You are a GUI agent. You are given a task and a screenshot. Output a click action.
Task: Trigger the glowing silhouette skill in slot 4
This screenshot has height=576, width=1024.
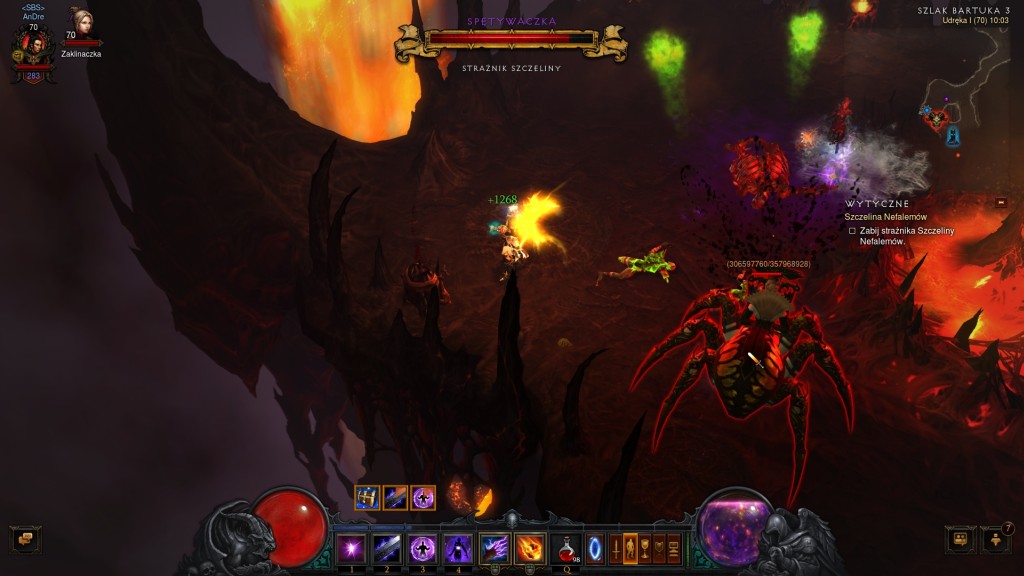tap(457, 548)
